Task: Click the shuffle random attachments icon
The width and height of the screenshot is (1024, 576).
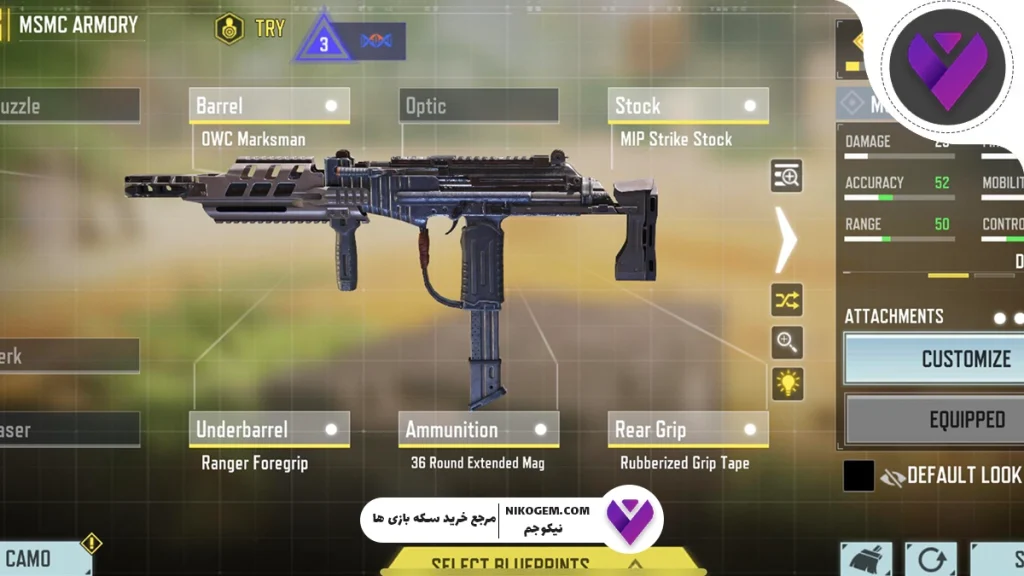Action: [787, 300]
